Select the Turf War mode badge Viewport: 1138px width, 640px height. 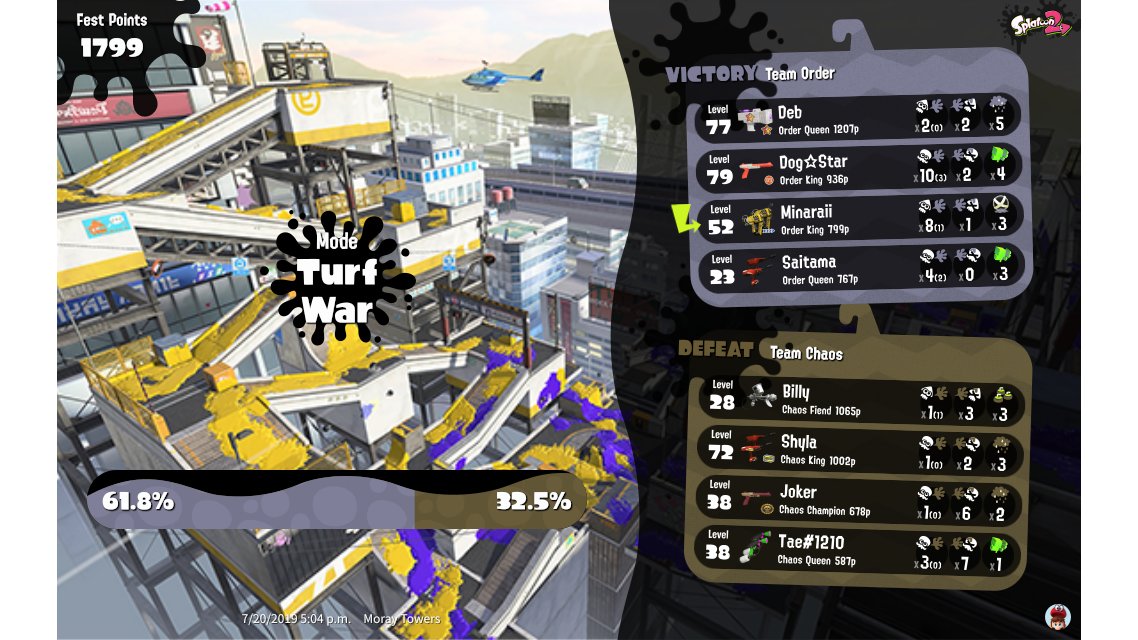337,277
